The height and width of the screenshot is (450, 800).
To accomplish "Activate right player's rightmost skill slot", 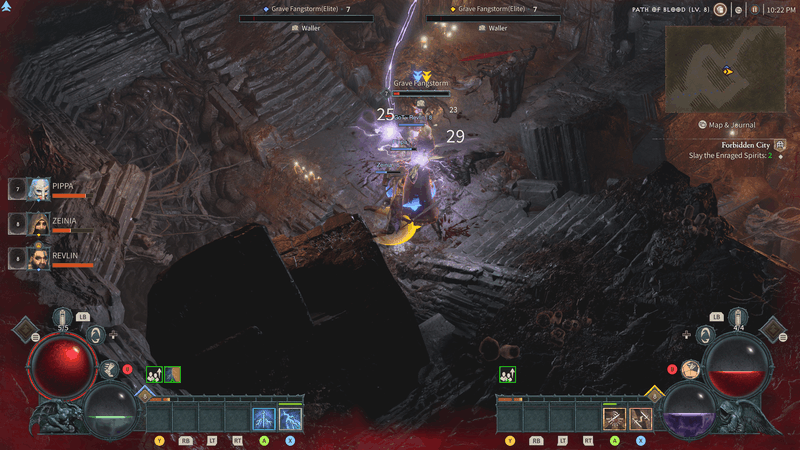I will pyautogui.click(x=640, y=419).
